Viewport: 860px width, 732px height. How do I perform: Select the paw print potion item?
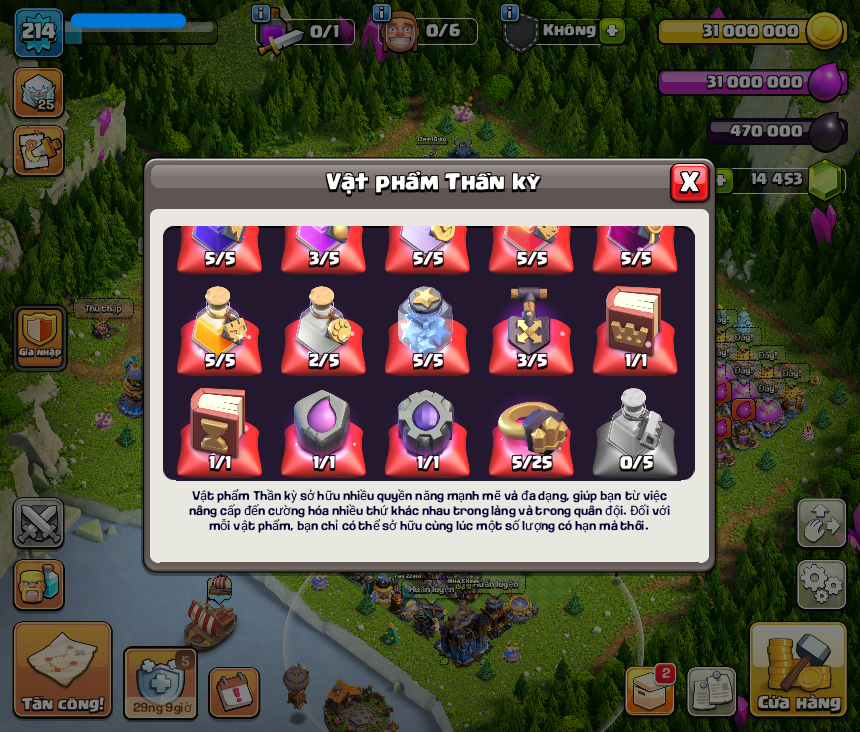(324, 325)
